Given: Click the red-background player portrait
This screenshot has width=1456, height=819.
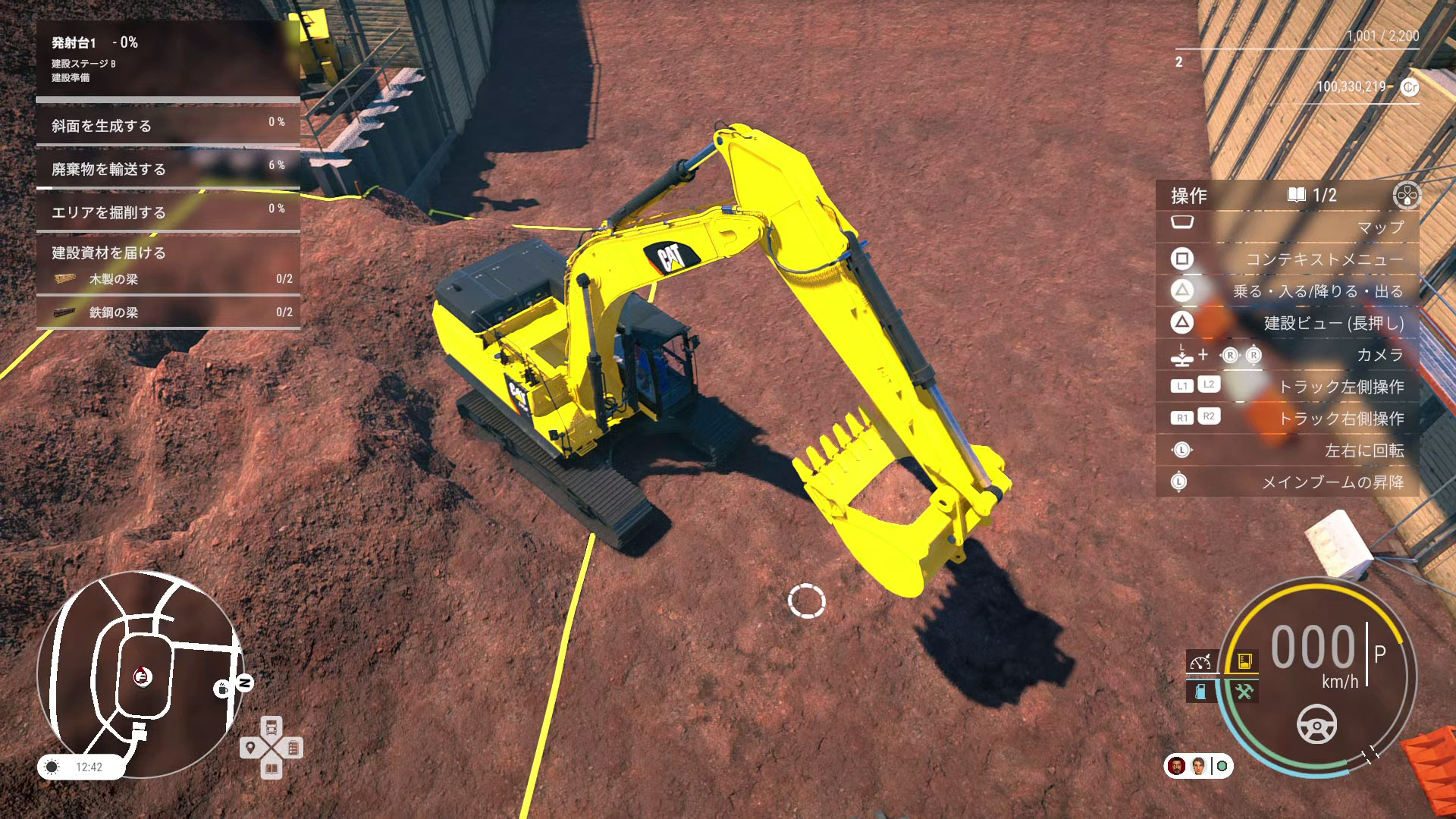Looking at the screenshot, I should point(1177,766).
